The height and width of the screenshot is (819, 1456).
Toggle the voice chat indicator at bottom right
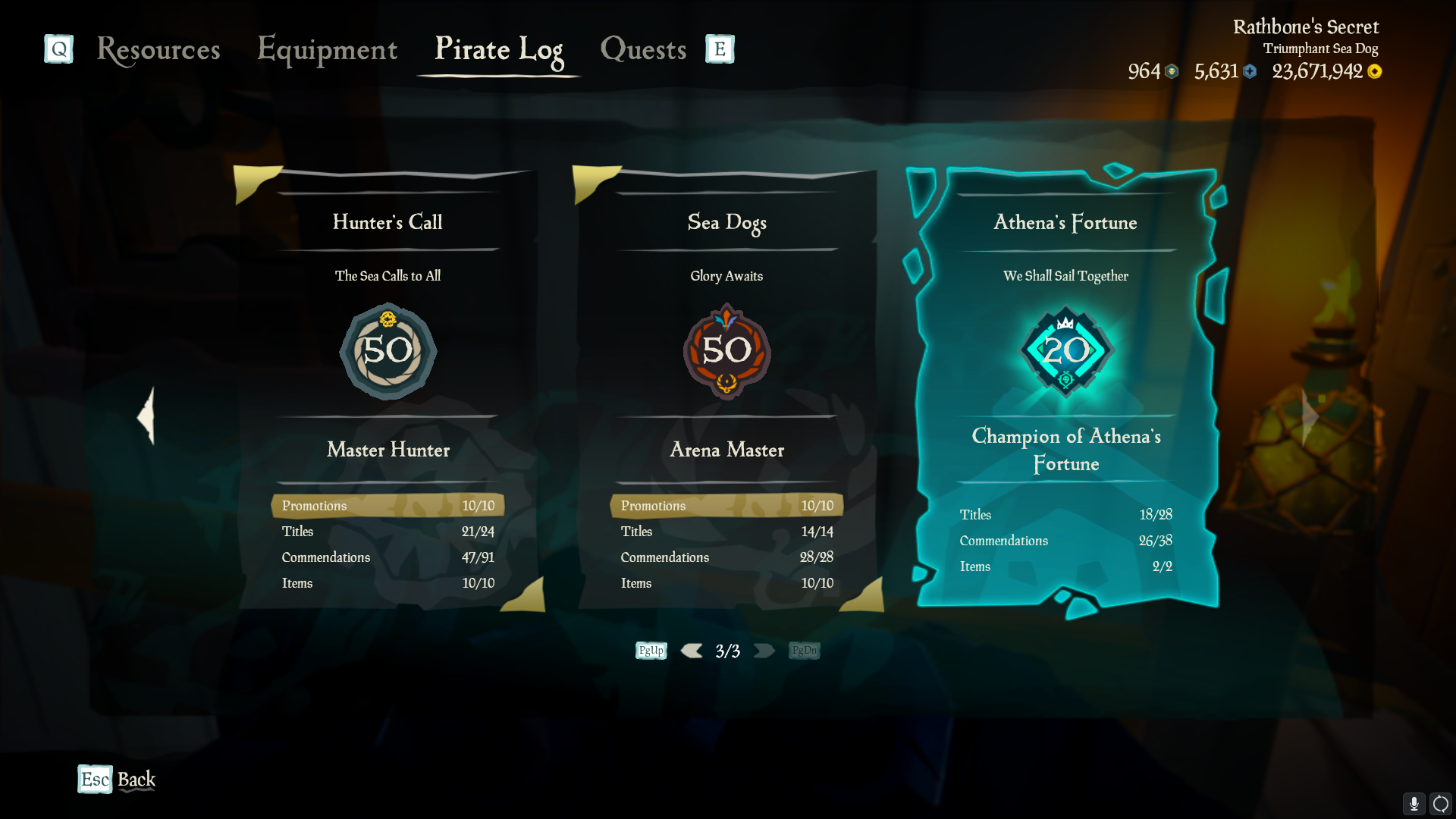pos(1439,802)
